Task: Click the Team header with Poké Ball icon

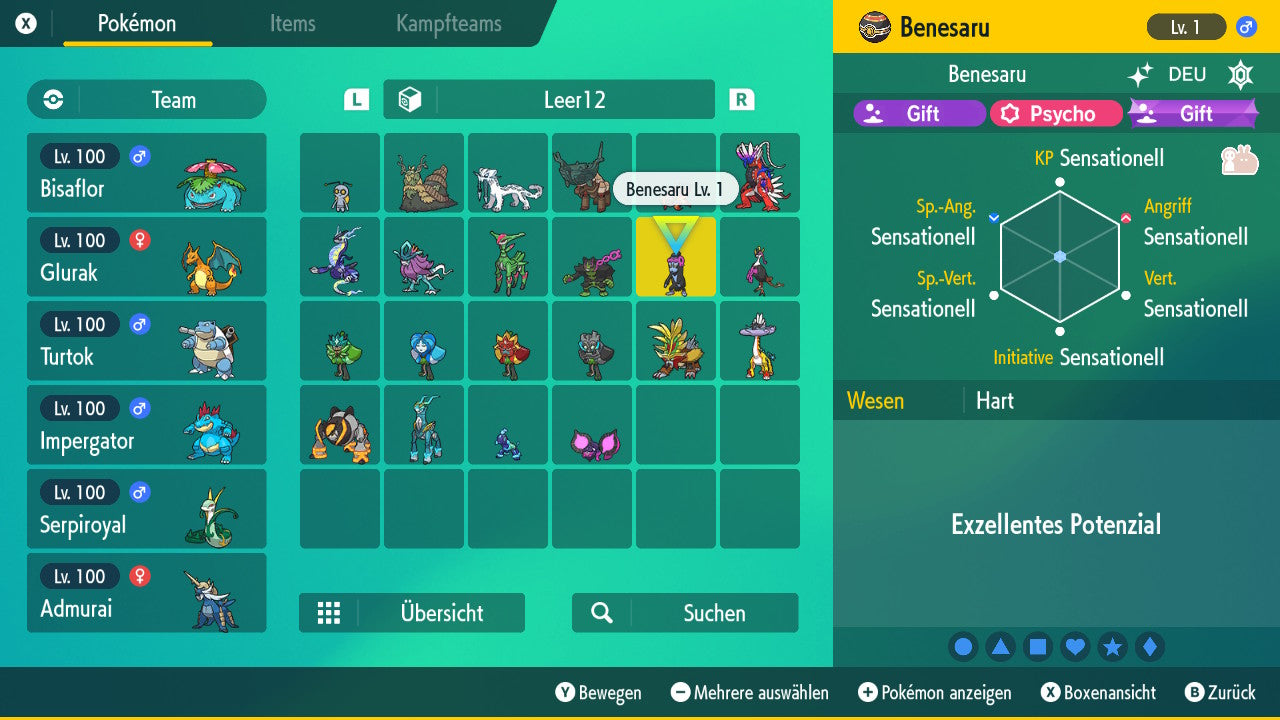Action: 146,99
